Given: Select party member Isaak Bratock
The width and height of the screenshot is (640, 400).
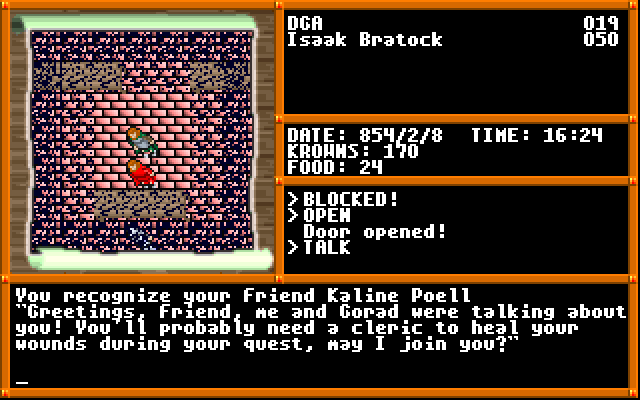Looking at the screenshot, I should [x=364, y=40].
